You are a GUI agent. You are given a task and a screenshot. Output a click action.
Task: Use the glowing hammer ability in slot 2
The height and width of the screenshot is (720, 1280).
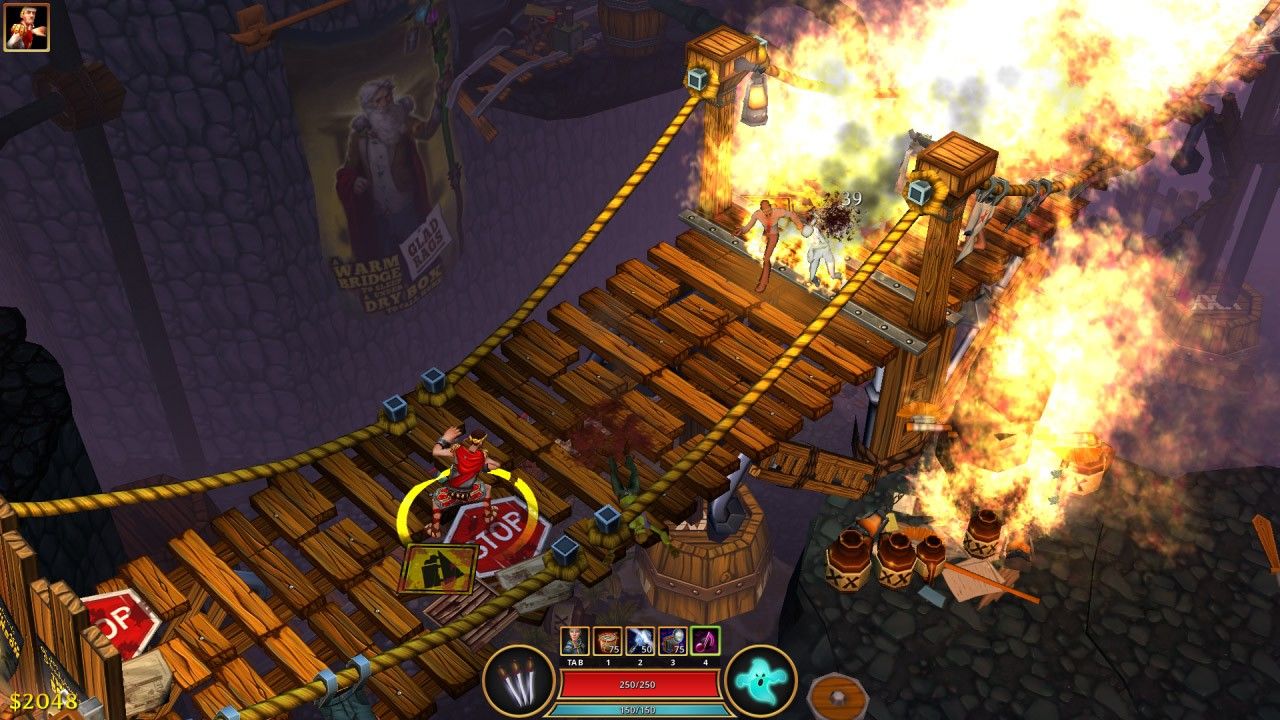pos(640,641)
